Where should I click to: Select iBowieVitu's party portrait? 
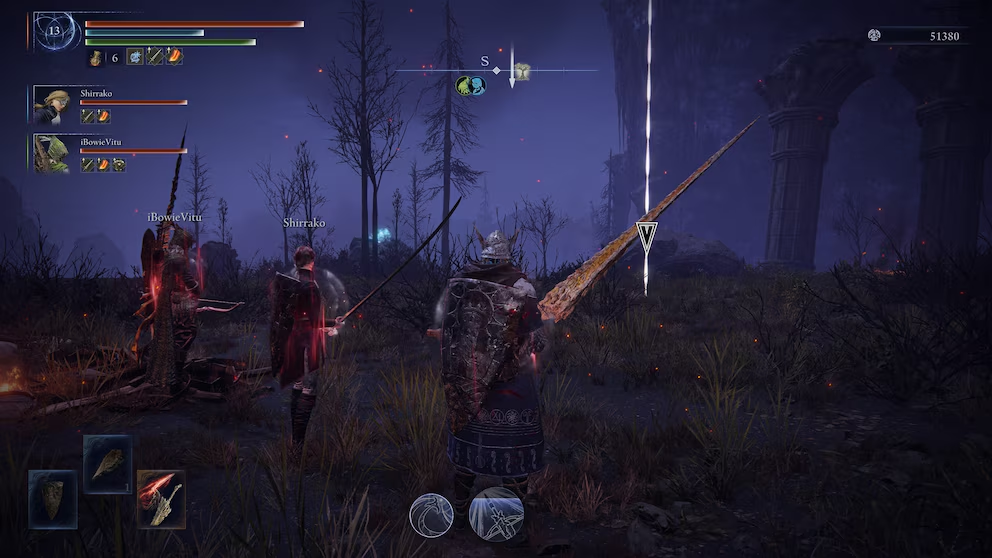tap(51, 153)
